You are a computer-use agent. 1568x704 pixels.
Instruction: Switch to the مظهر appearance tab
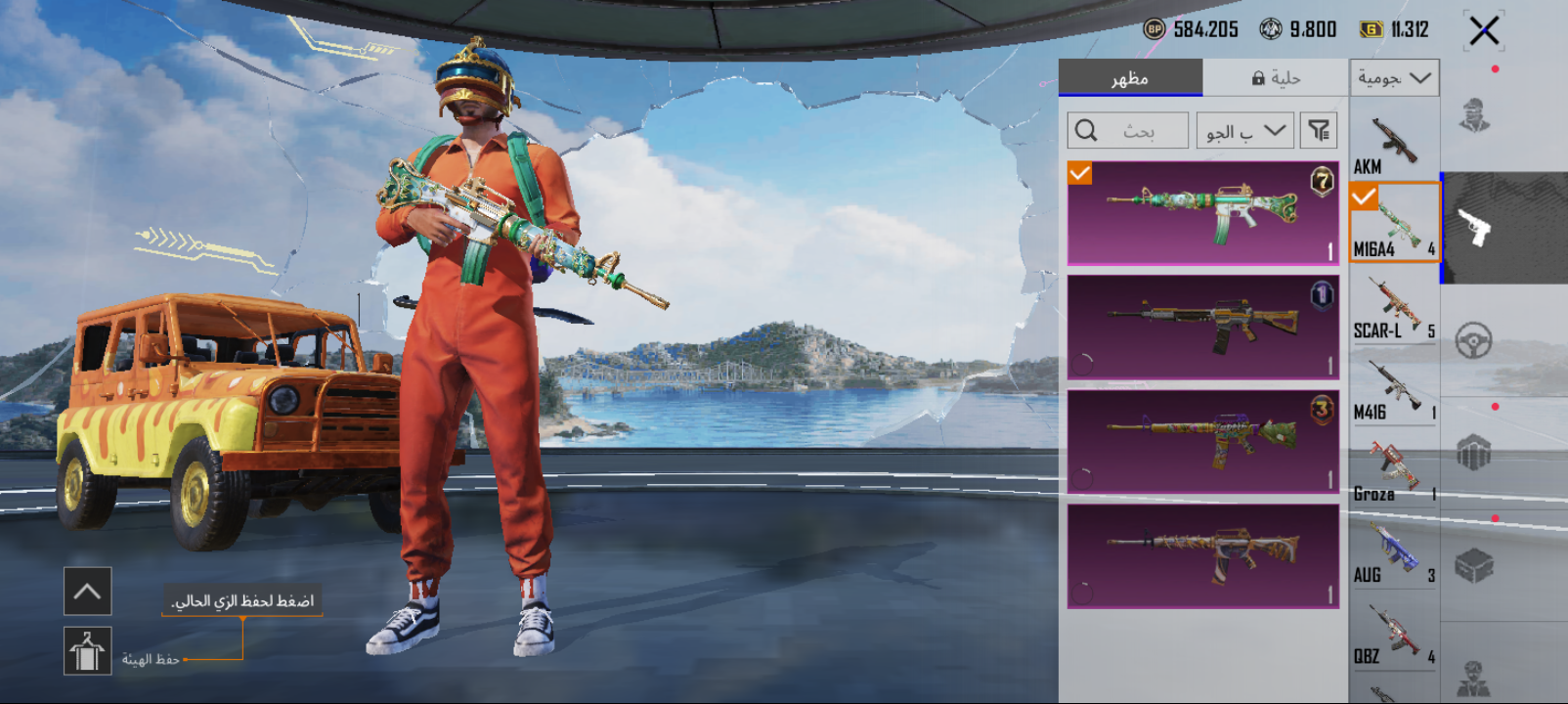coord(1130,78)
